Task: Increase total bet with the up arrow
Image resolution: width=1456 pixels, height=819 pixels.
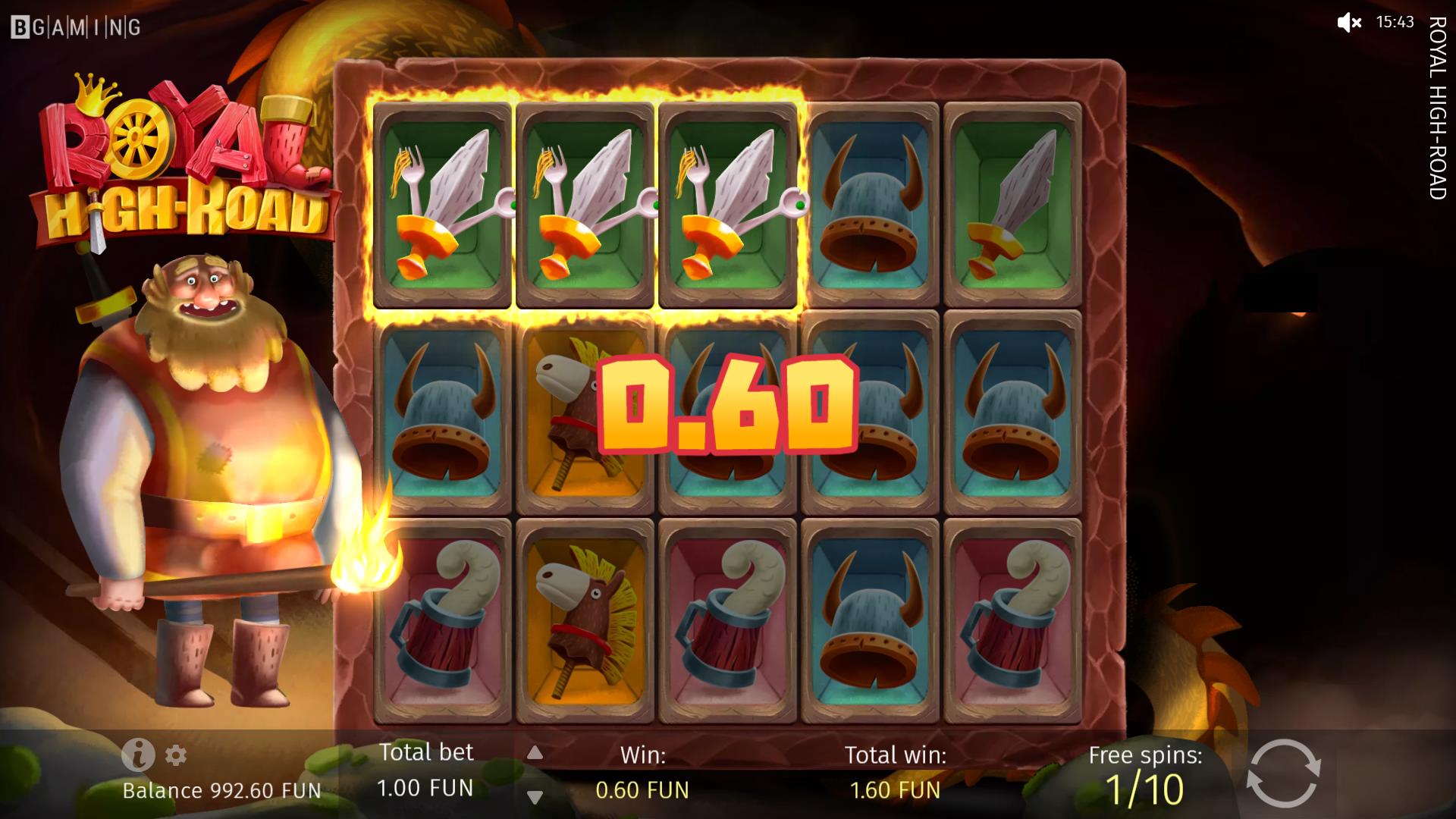Action: click(x=535, y=752)
